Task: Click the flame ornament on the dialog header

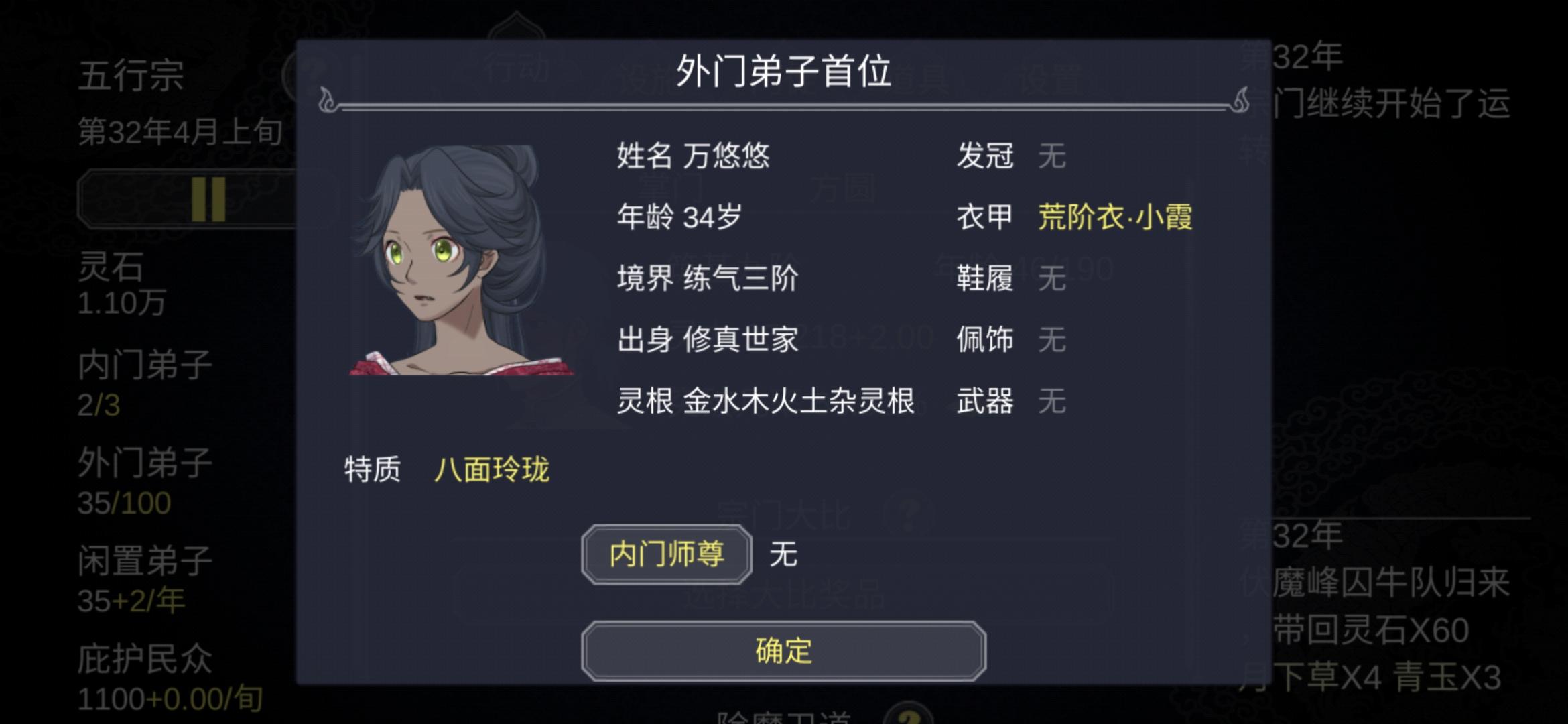Action: coord(328,99)
